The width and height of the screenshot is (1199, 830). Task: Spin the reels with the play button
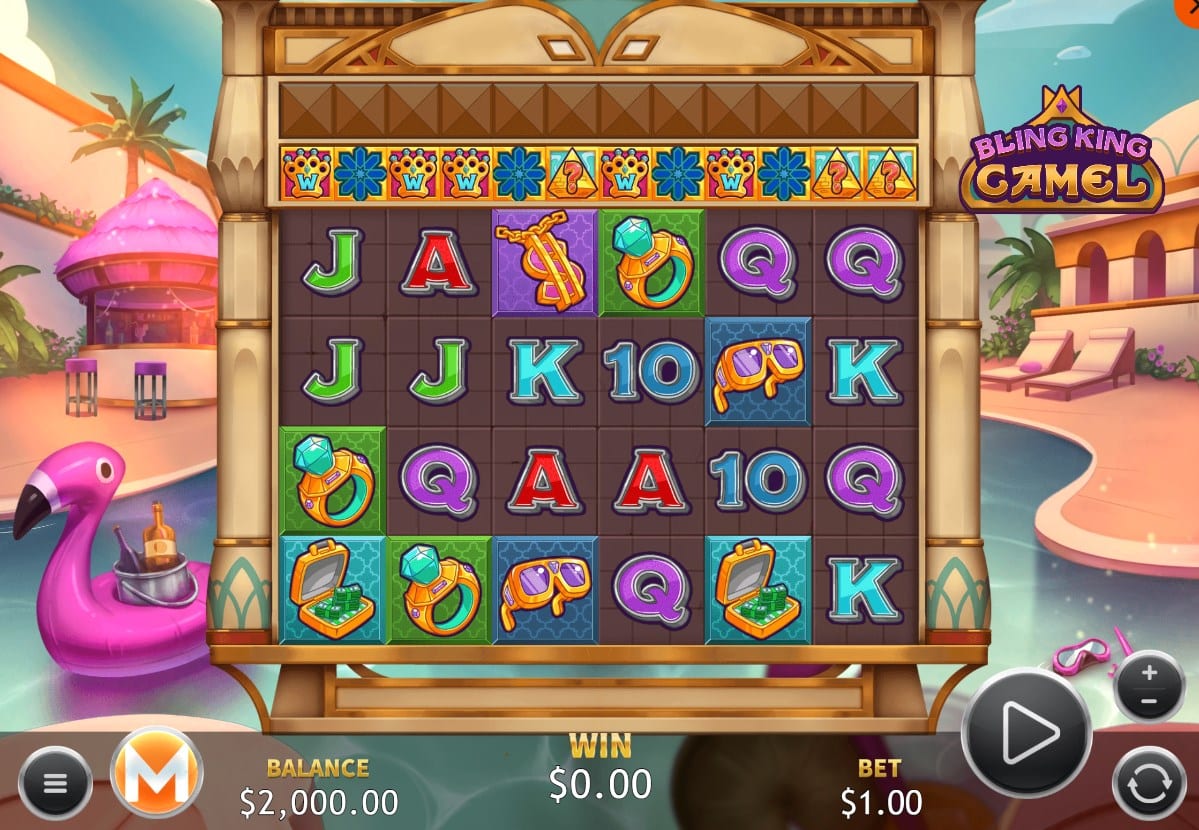[1026, 733]
